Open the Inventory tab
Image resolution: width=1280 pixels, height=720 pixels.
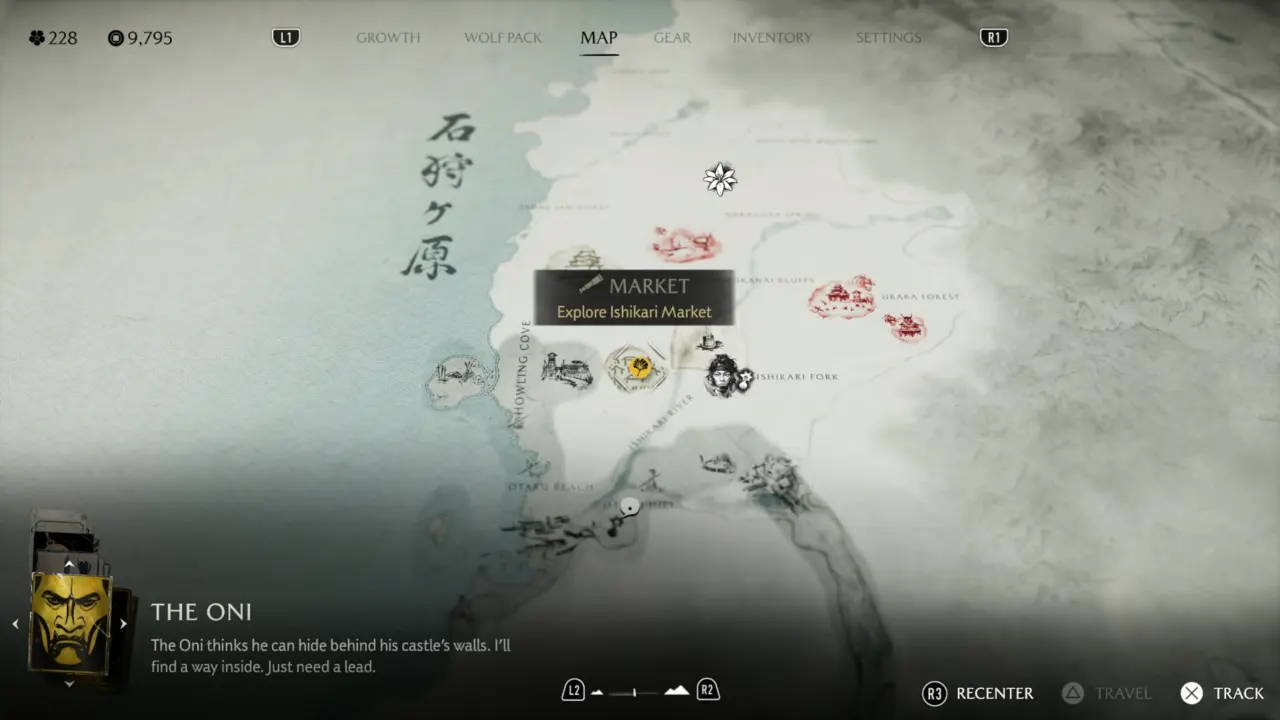(772, 38)
